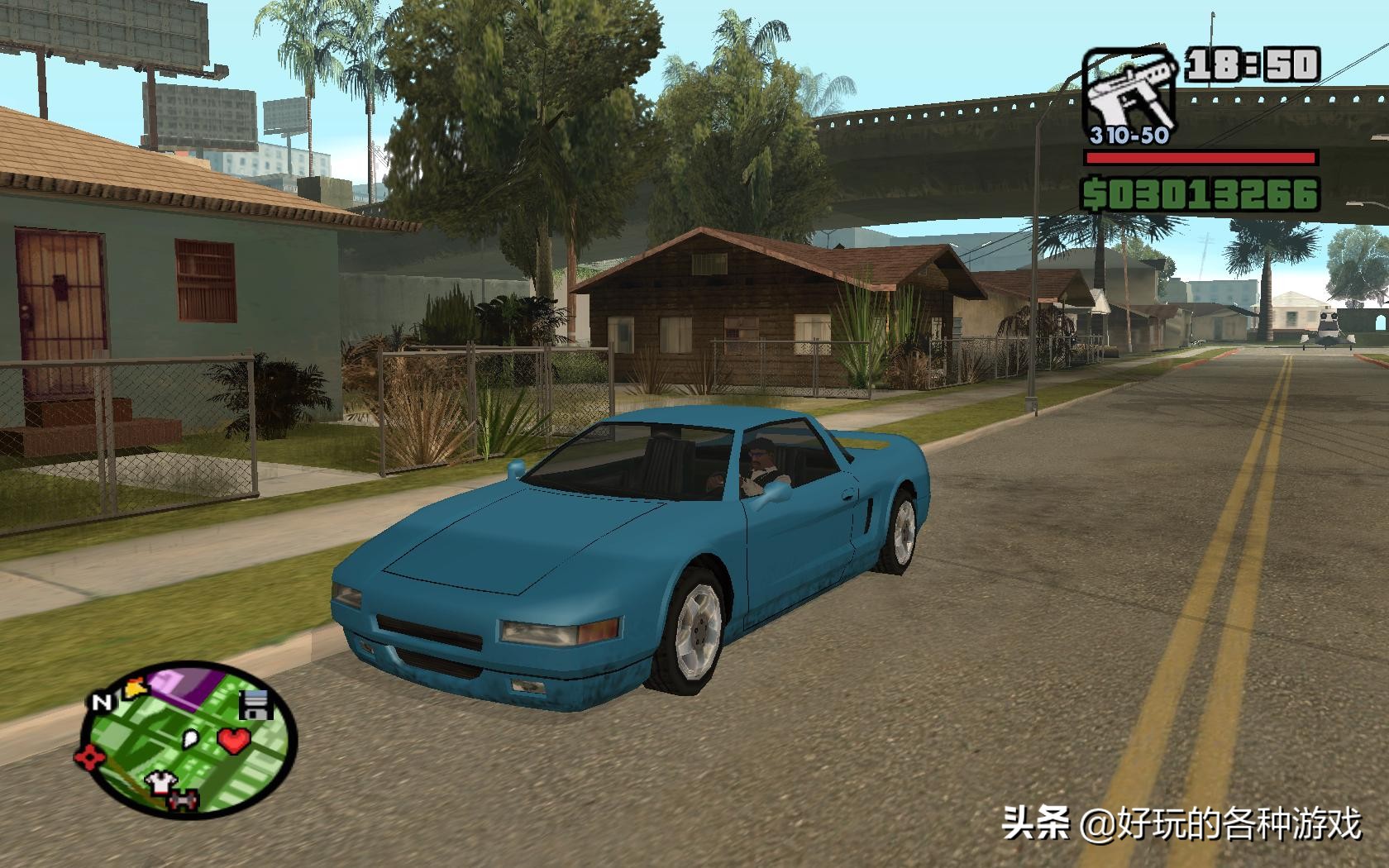Click the yellow triangle mission blip
Screen dimensions: 1389x868
(x=135, y=686)
